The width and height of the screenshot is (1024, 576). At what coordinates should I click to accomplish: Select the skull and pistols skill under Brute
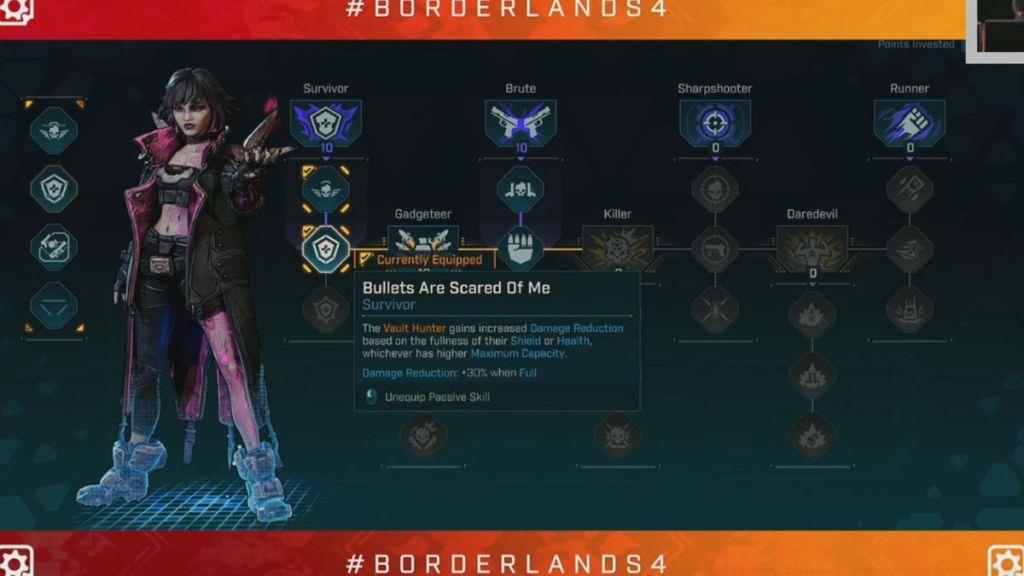pyautogui.click(x=520, y=189)
